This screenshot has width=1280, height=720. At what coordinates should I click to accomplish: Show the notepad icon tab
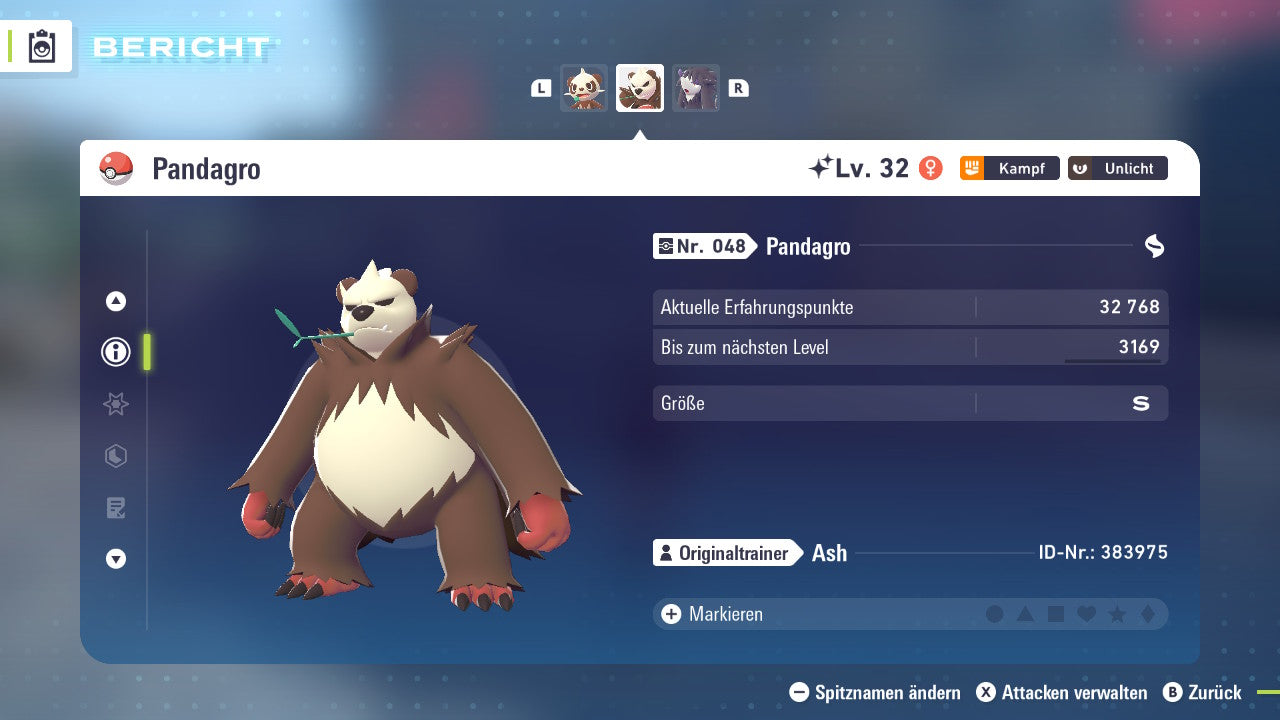(x=116, y=508)
